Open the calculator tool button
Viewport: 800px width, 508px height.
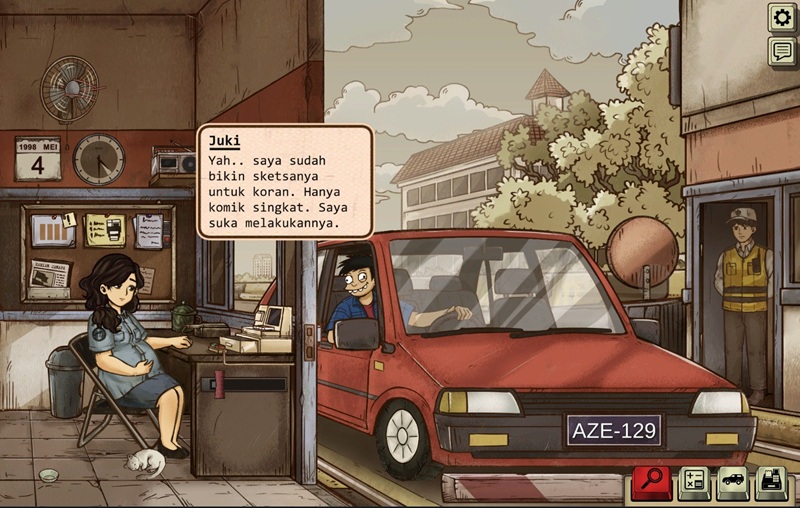pos(693,483)
